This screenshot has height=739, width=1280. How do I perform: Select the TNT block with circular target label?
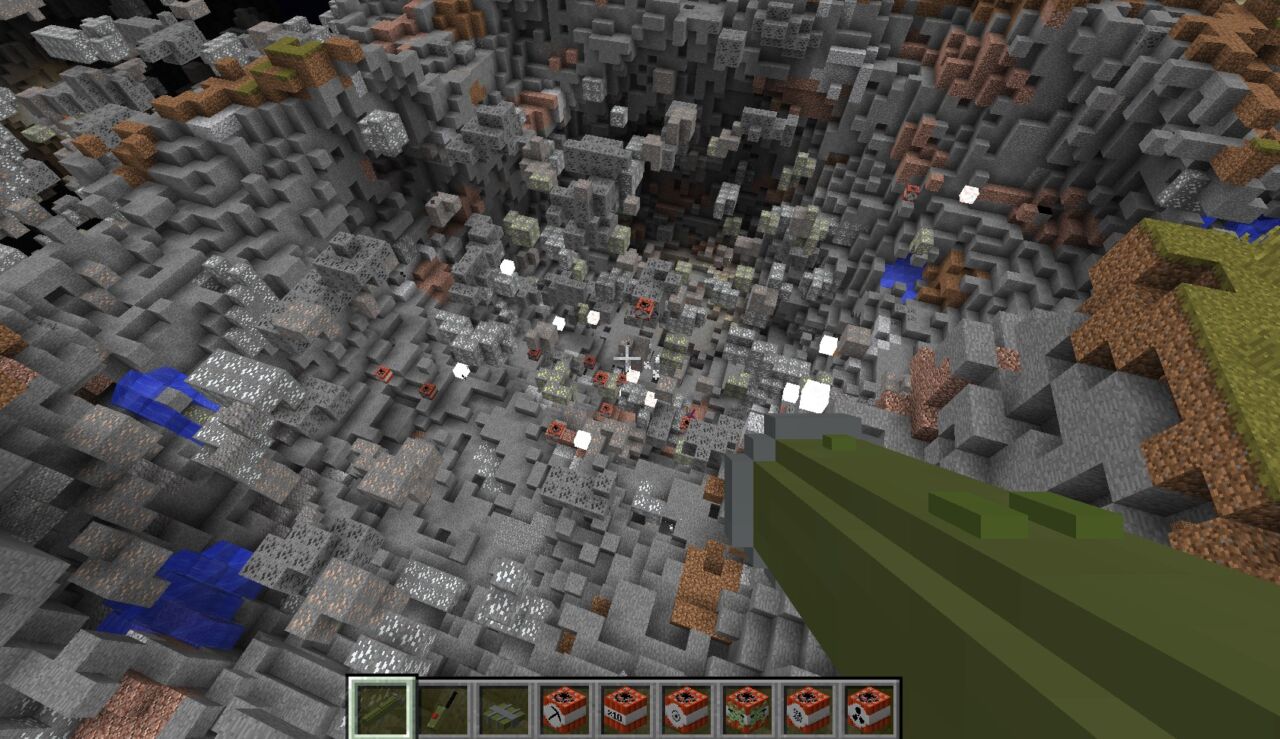click(685, 708)
